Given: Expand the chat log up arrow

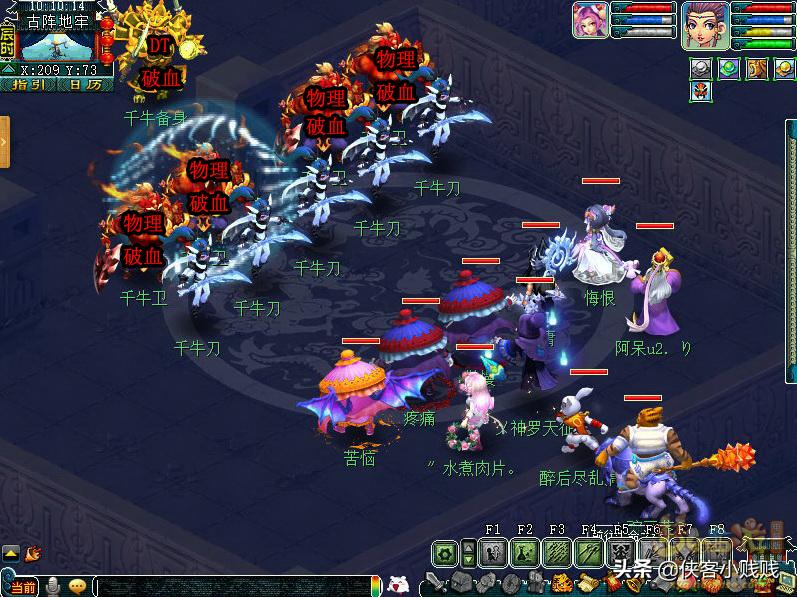Looking at the screenshot, I should 10,552.
